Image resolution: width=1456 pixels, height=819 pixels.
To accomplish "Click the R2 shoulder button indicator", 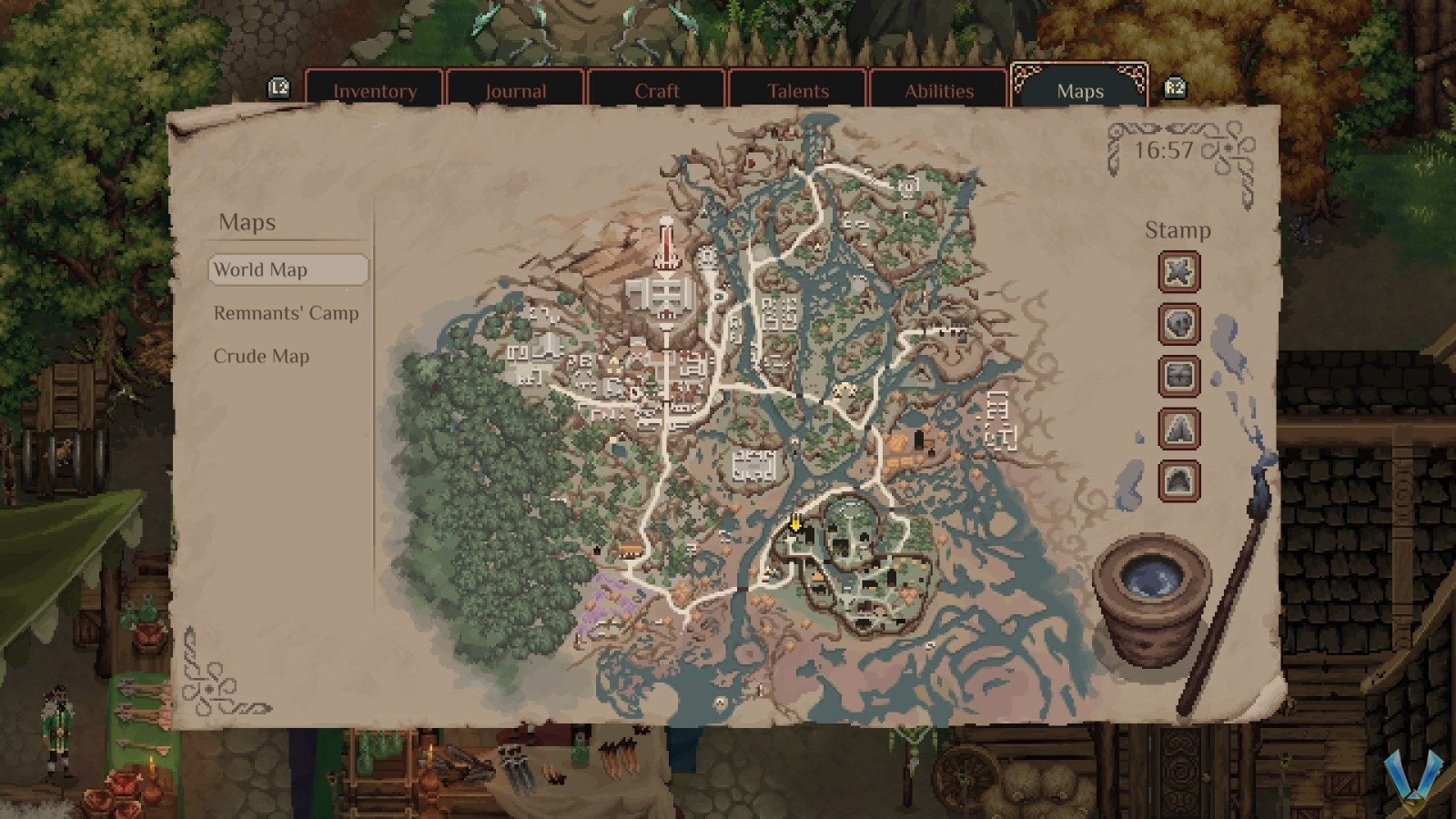I will (1174, 88).
